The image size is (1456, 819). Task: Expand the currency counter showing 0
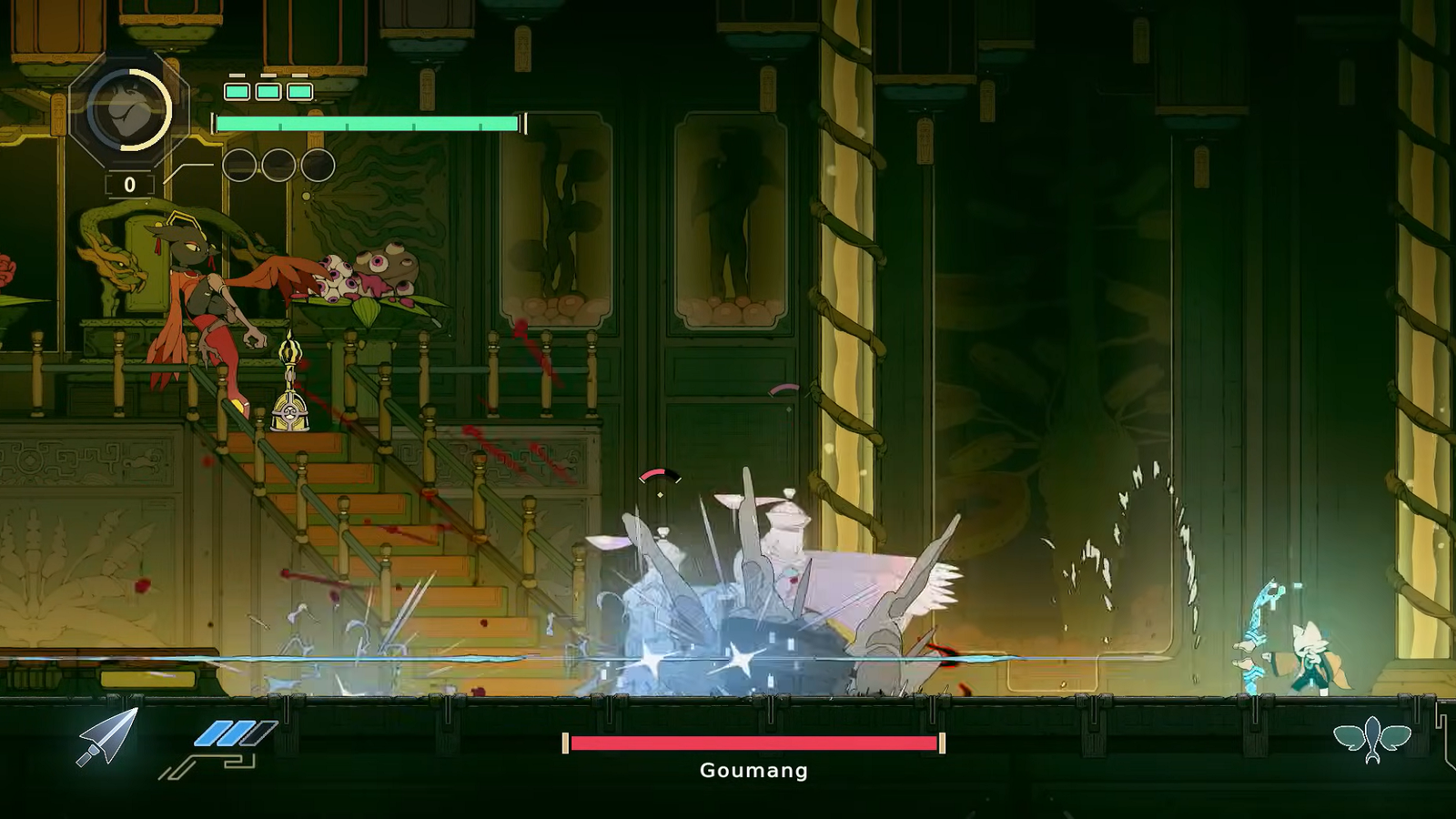point(127,184)
